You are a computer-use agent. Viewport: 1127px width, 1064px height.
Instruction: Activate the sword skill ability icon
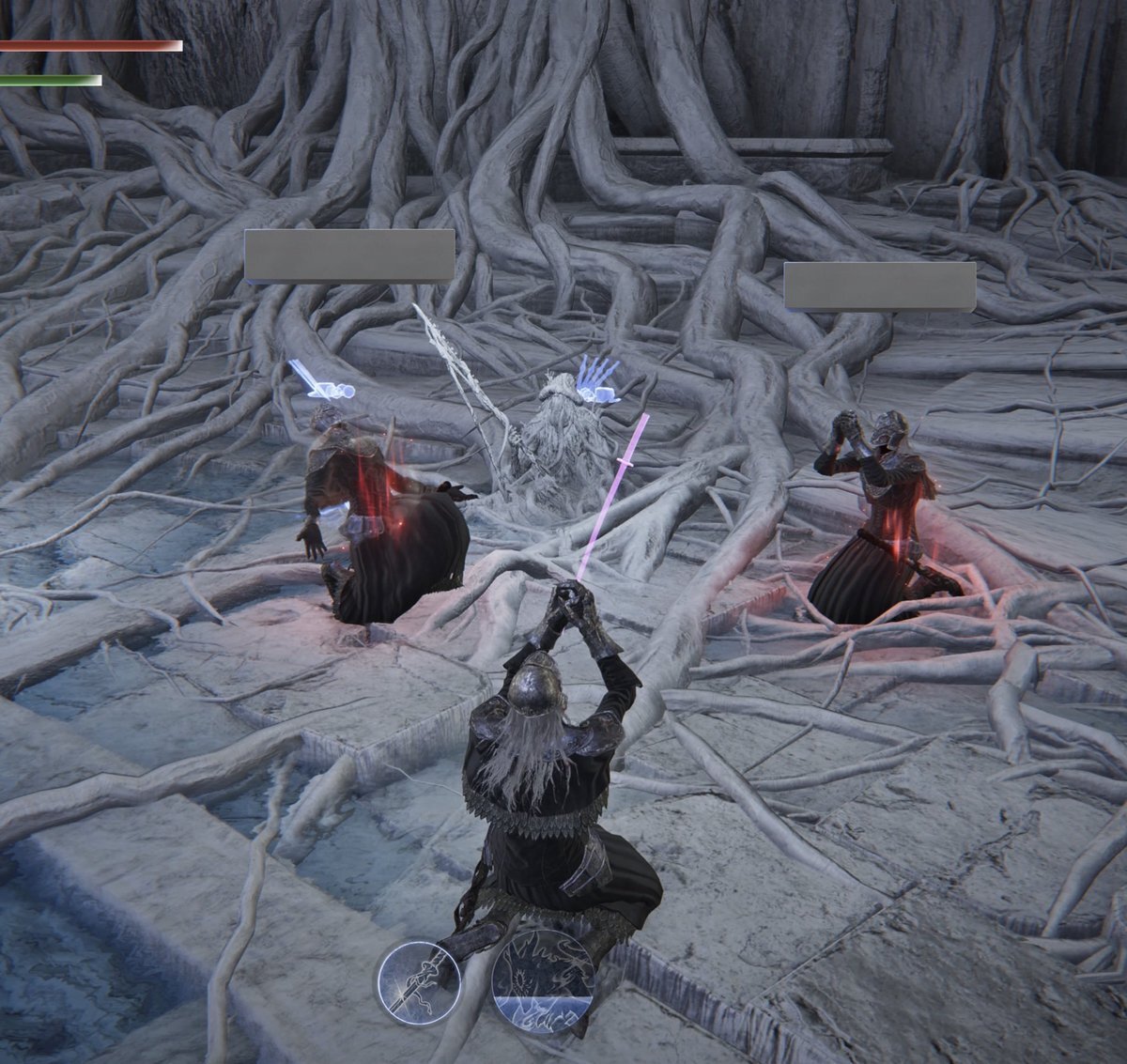tap(419, 982)
